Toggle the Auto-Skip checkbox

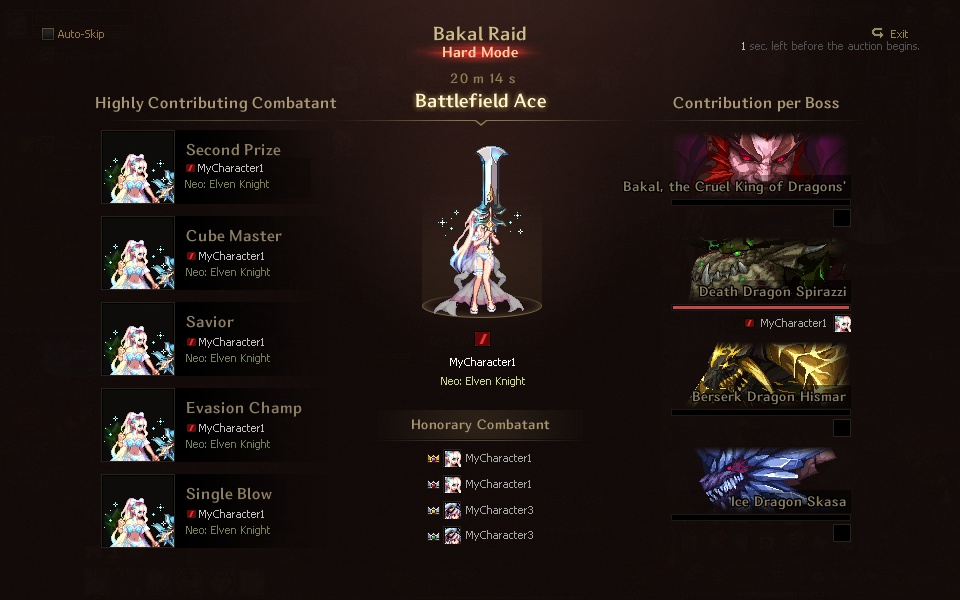48,34
